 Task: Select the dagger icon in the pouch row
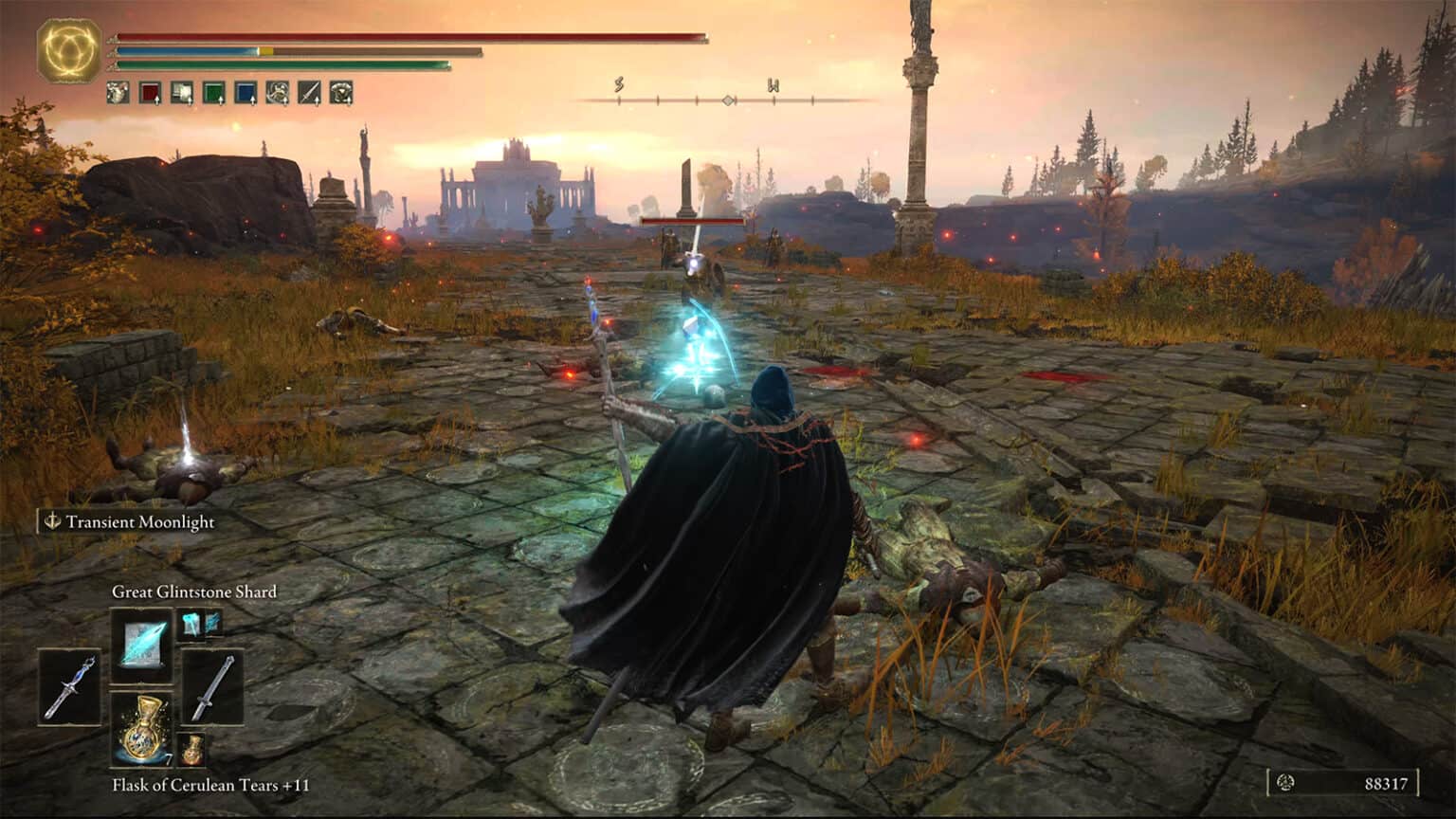(x=308, y=92)
